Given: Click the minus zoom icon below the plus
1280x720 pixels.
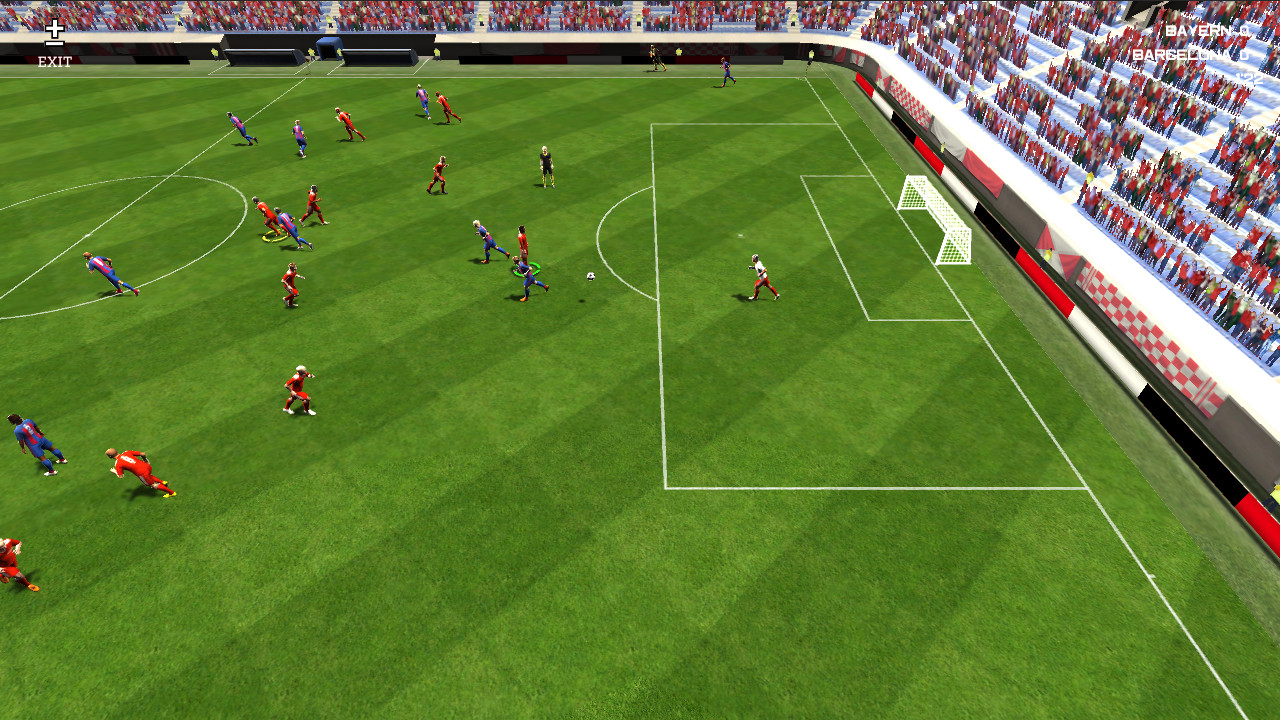Looking at the screenshot, I should coord(53,43).
